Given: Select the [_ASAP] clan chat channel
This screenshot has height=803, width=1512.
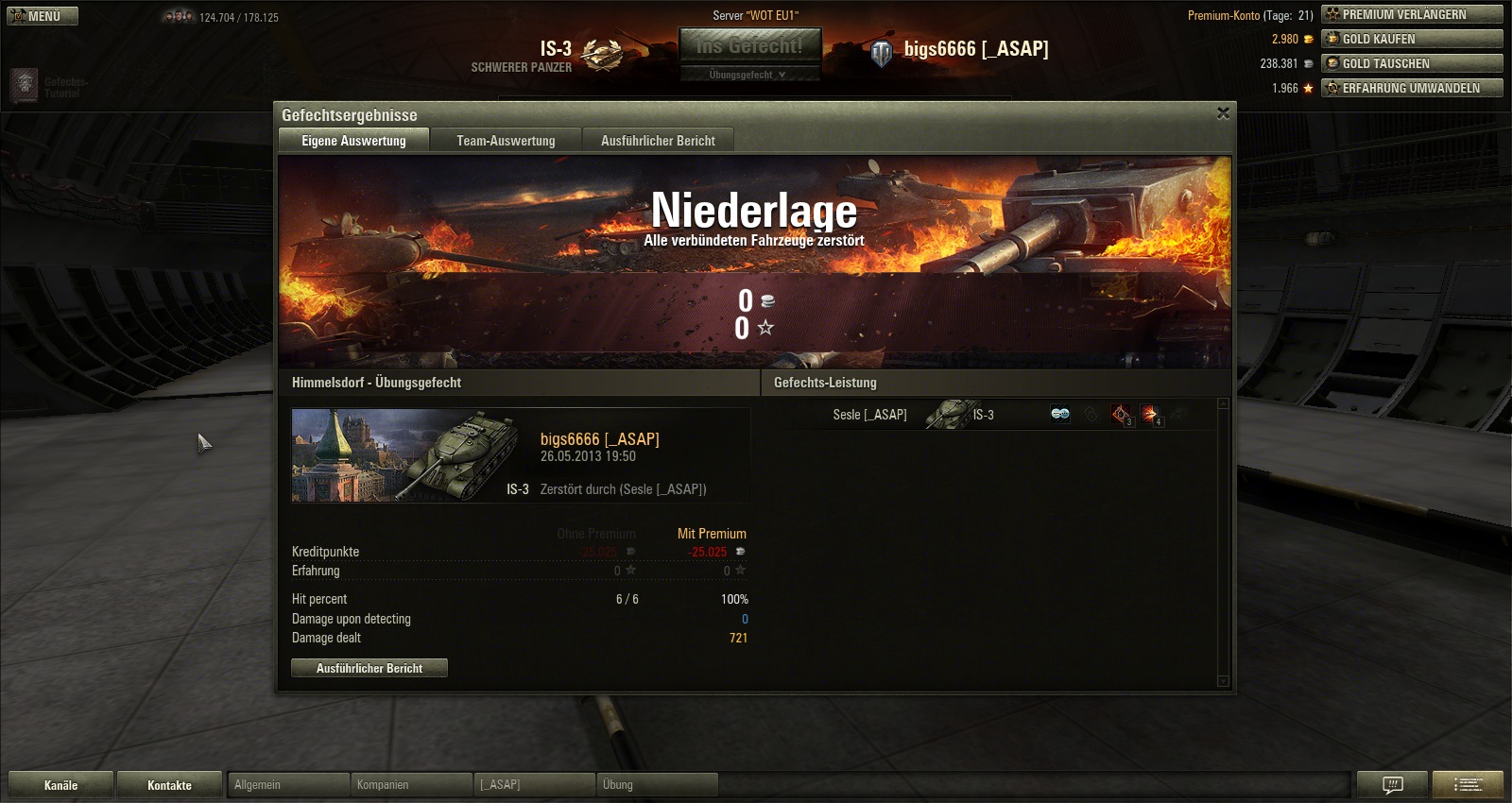Looking at the screenshot, I should pyautogui.click(x=534, y=785).
